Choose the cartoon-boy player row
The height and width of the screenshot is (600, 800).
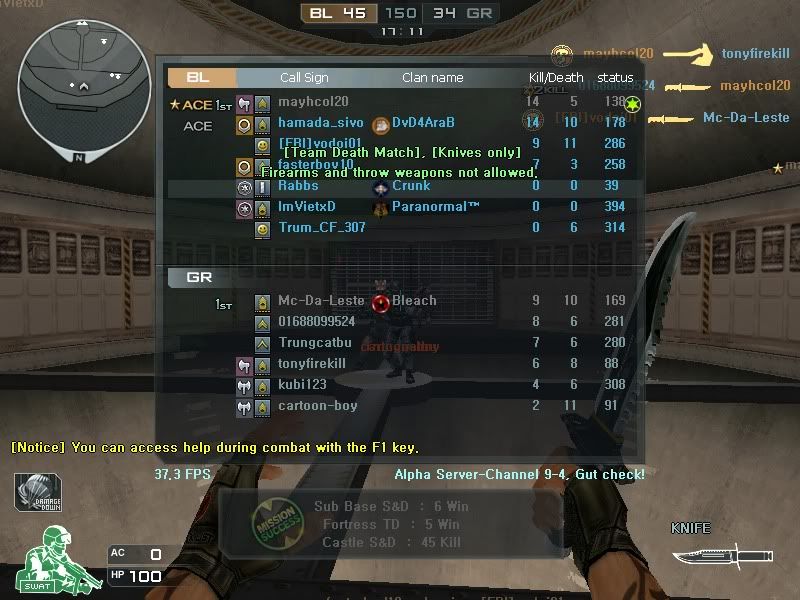(x=317, y=406)
